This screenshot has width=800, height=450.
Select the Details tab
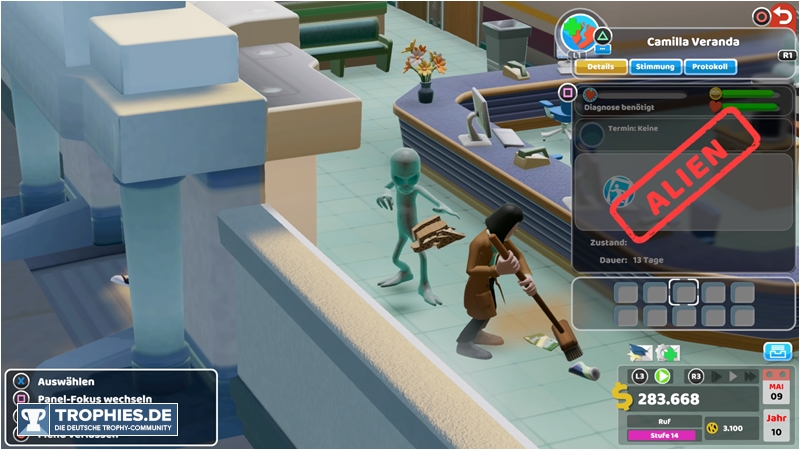[x=601, y=67]
